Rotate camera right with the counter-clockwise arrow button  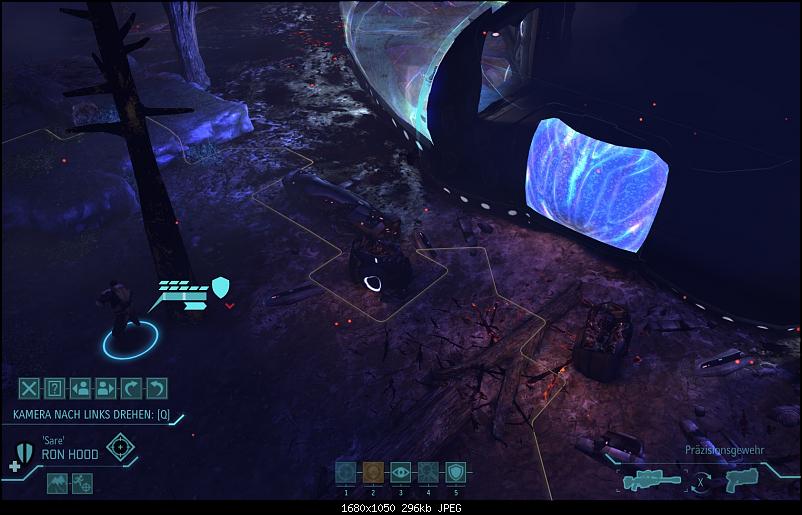point(158,388)
